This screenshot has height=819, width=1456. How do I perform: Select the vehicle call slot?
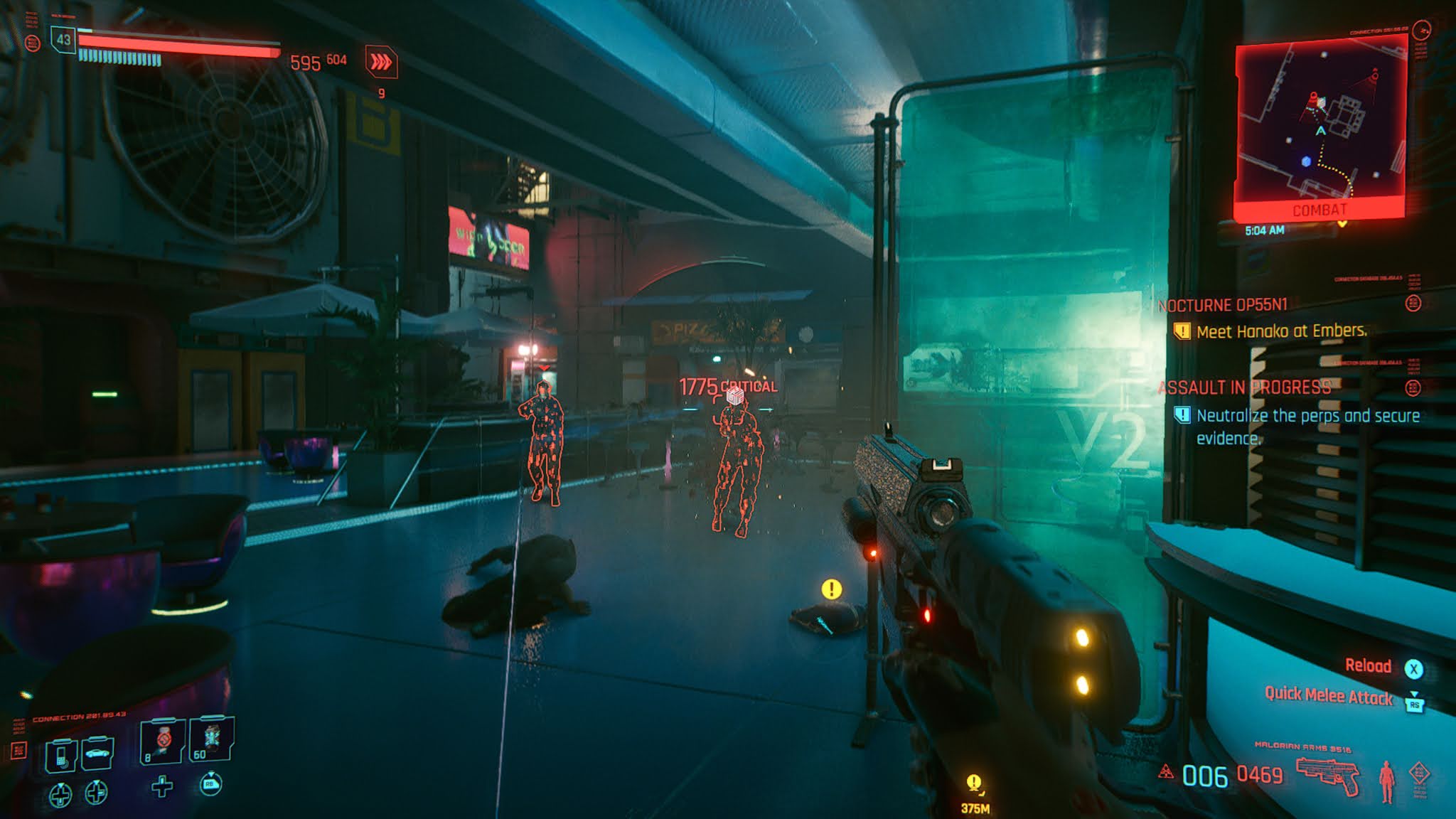97,754
